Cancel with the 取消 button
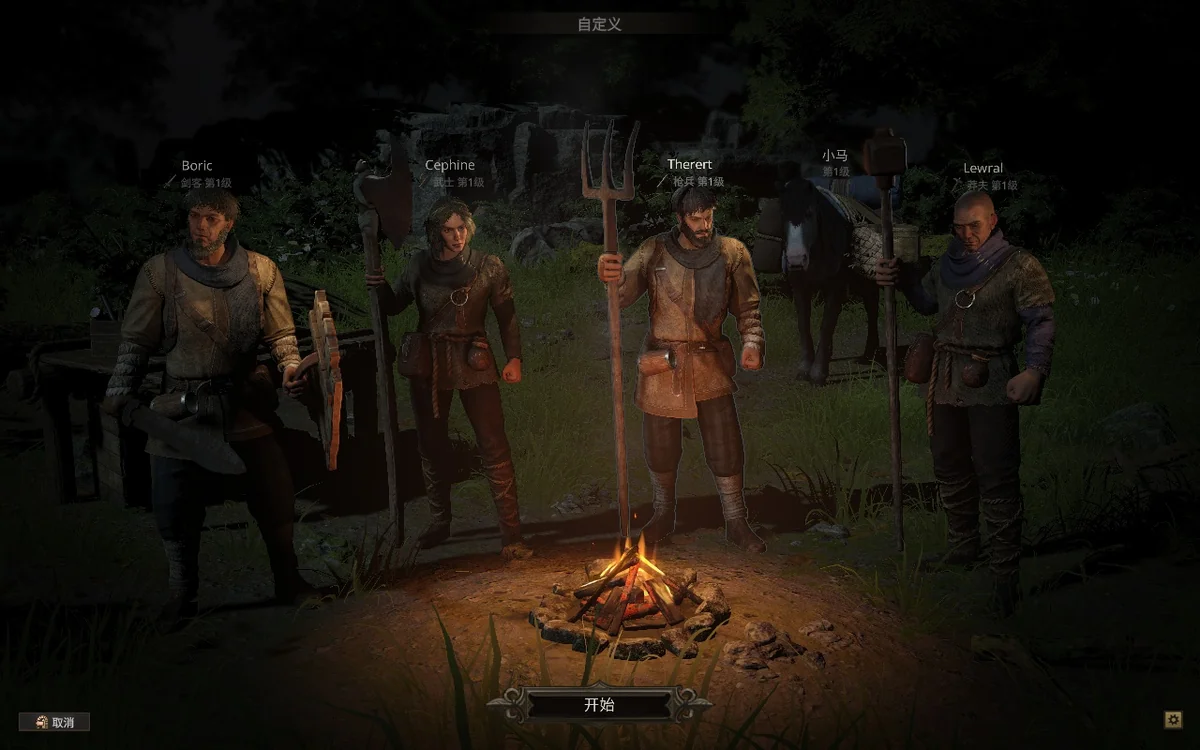 pyautogui.click(x=55, y=721)
